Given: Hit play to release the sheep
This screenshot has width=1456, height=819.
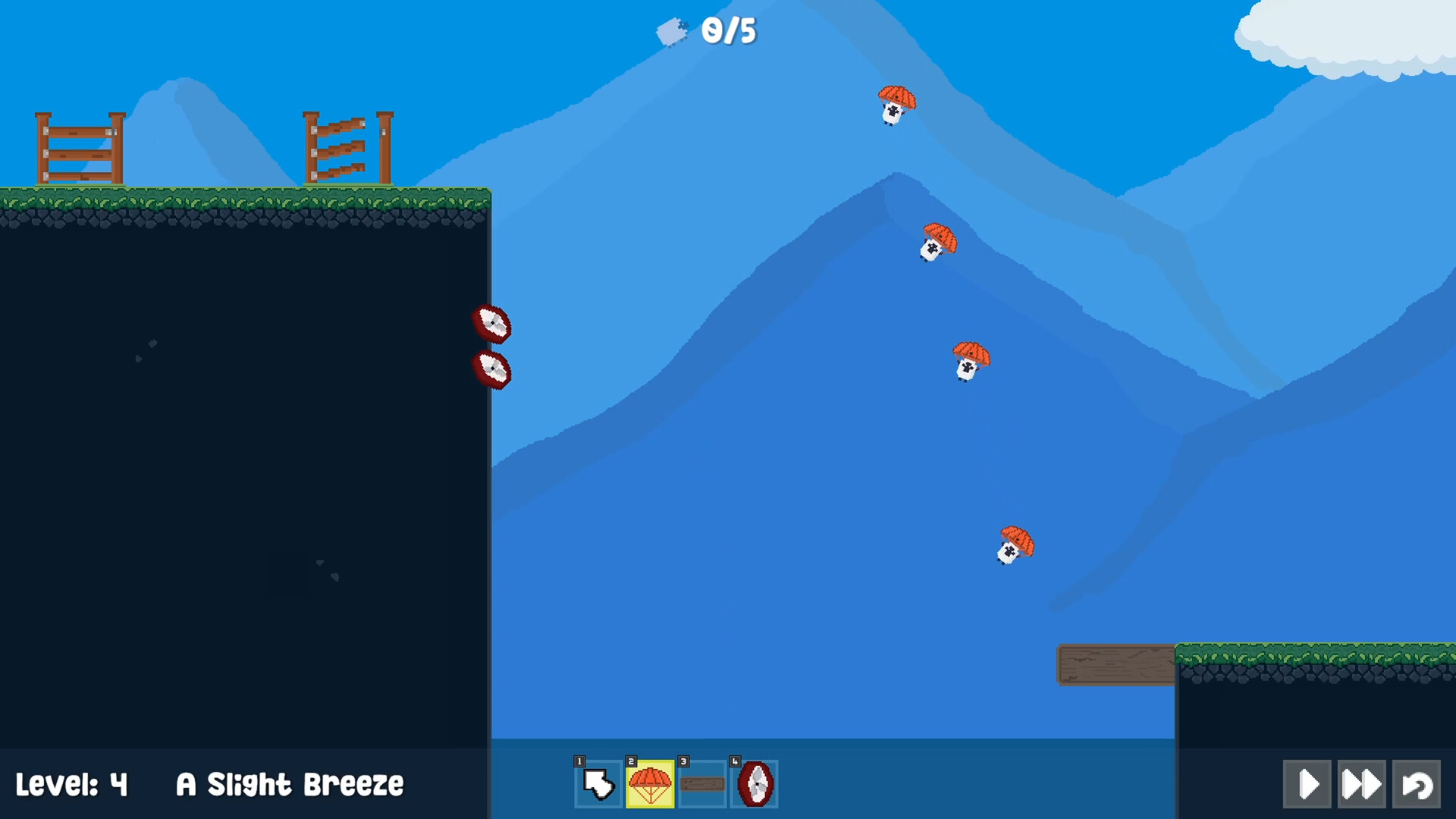Looking at the screenshot, I should click(x=1306, y=784).
